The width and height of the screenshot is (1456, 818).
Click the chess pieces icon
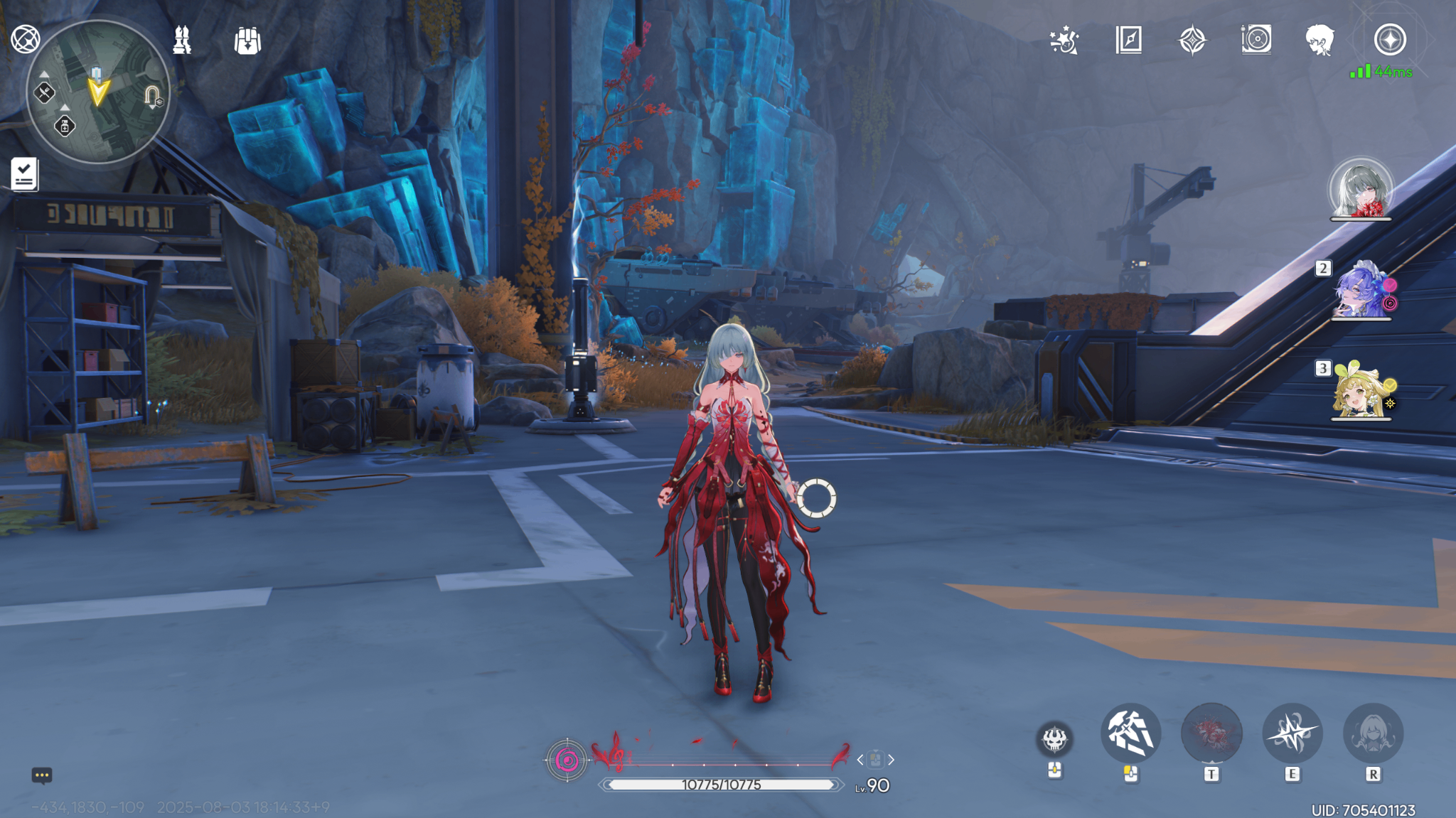182,41
